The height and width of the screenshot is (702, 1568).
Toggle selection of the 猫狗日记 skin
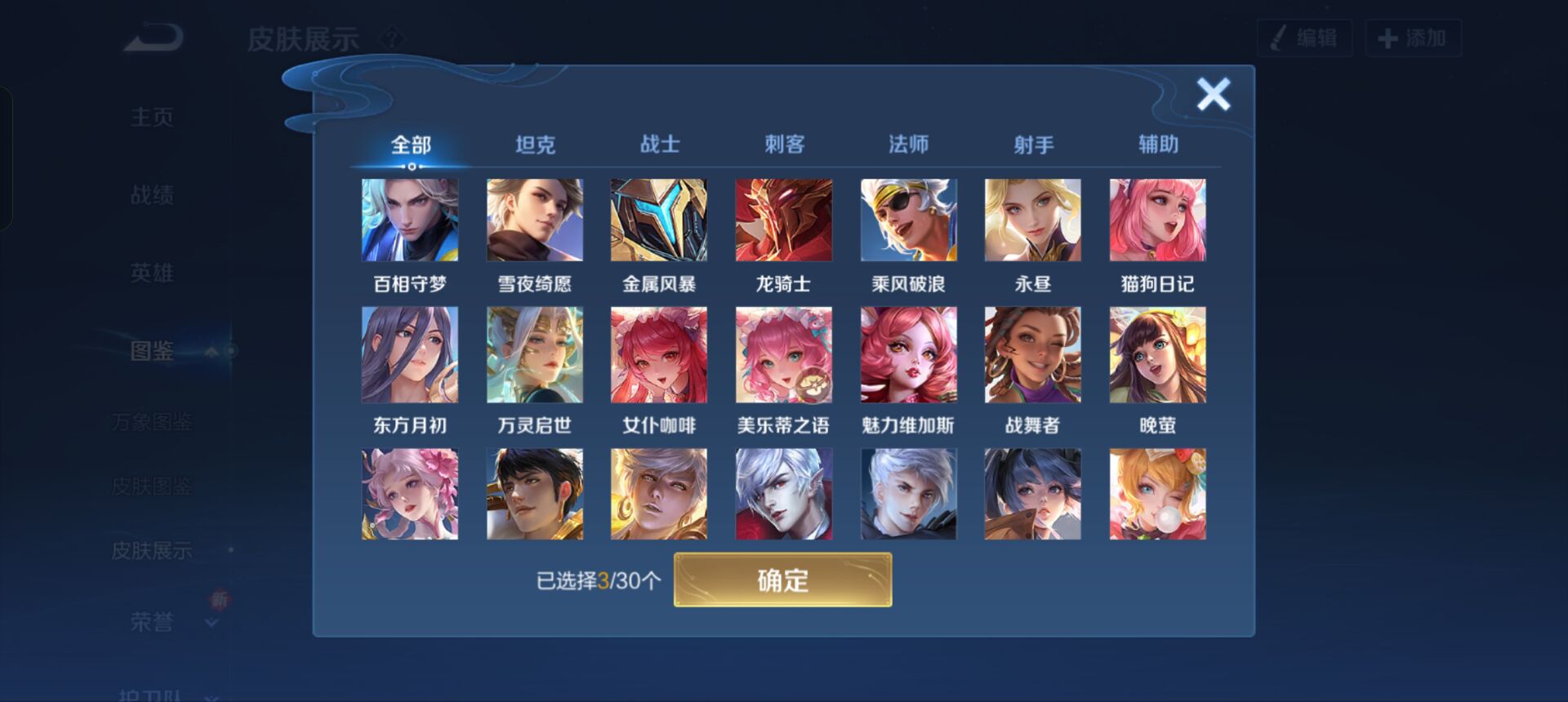(1156, 219)
